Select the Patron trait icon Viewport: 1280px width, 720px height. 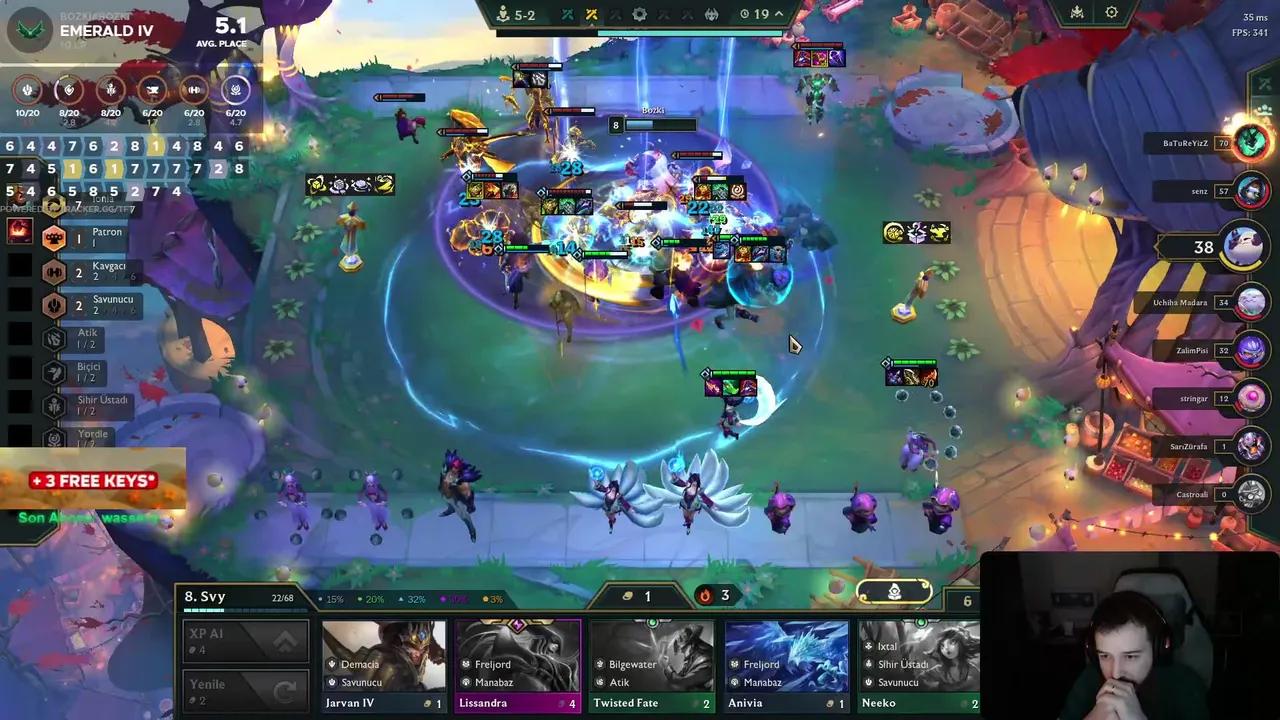point(55,237)
